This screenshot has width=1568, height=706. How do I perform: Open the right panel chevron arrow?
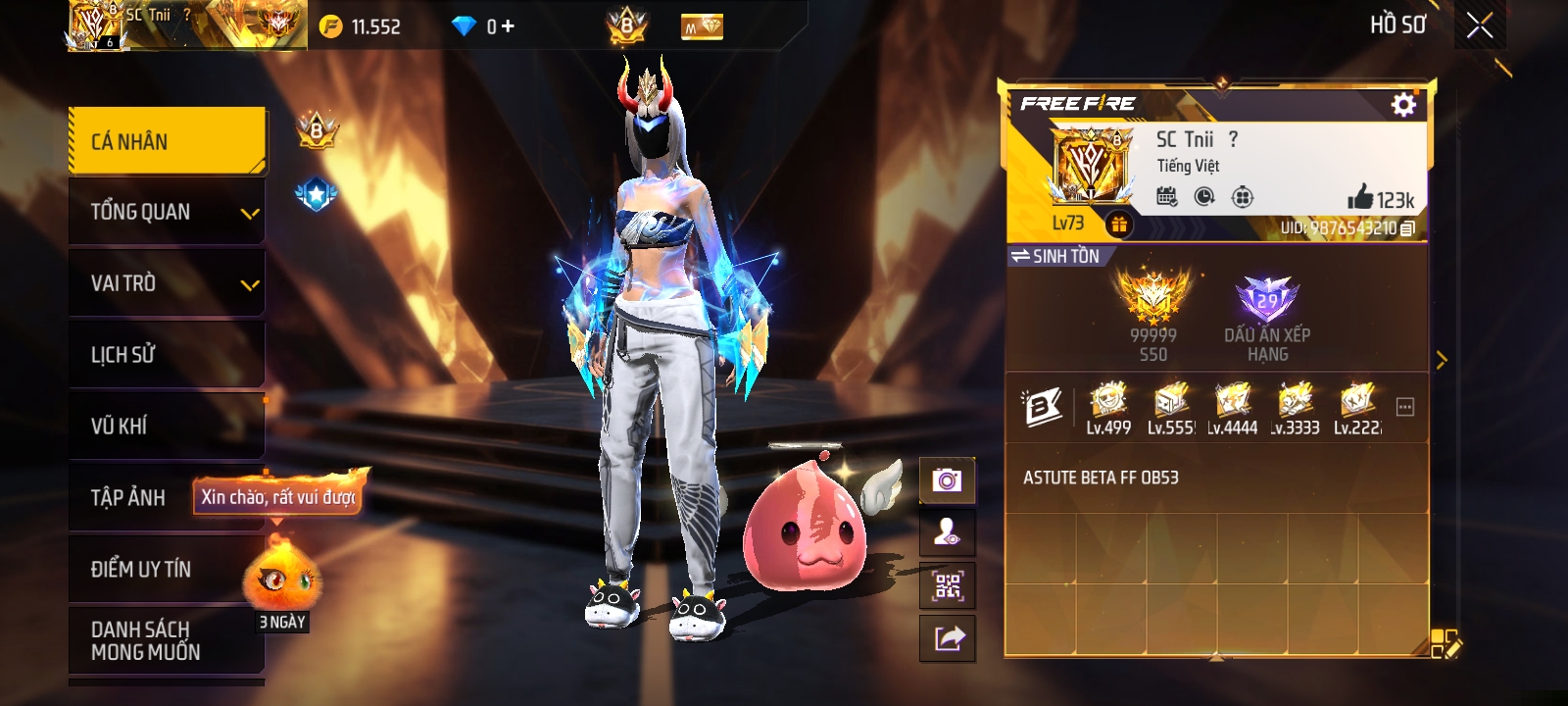tap(1443, 360)
